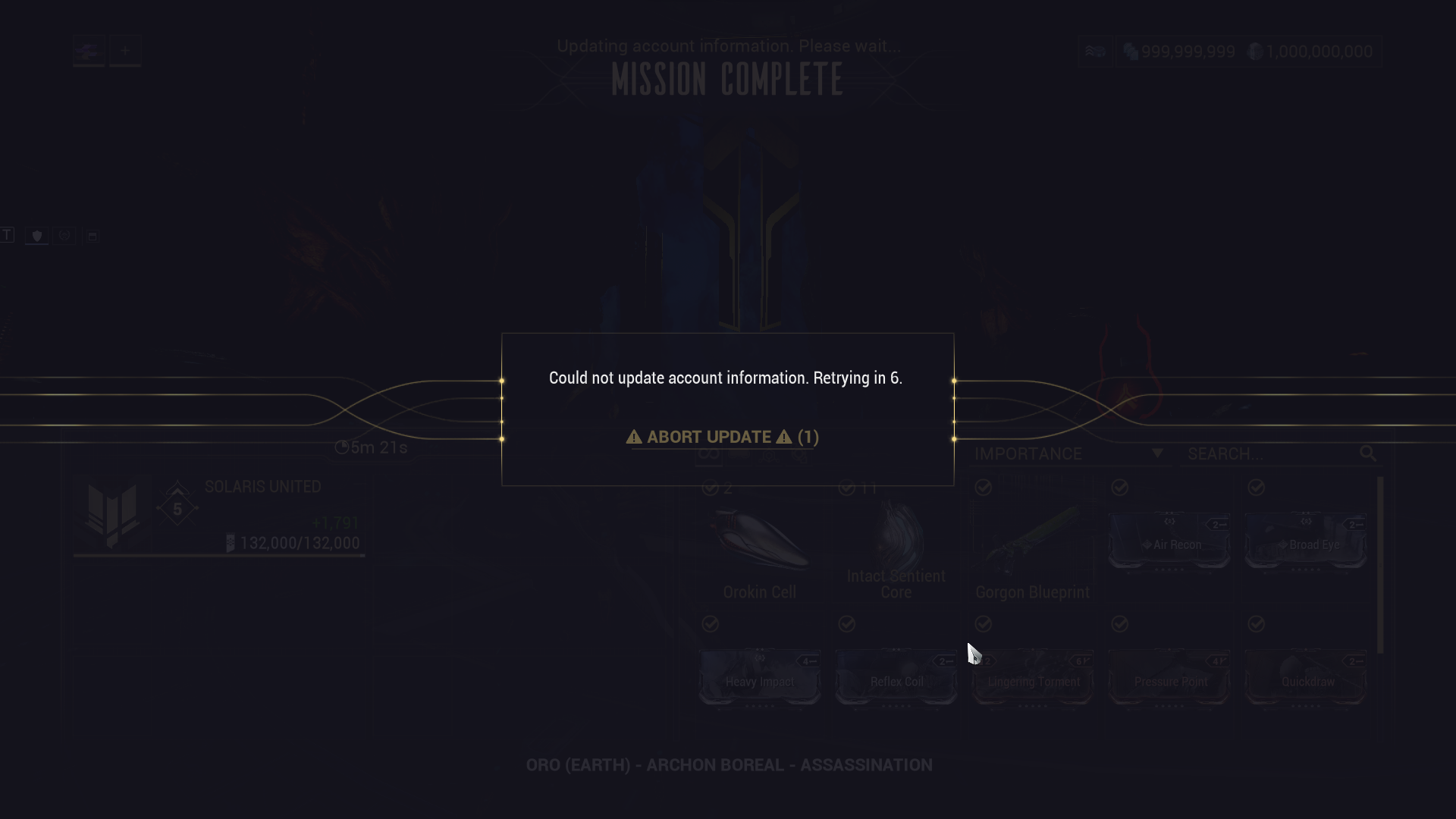Viewport: 1456px width, 819px height.
Task: Click the Lingering Torment mod card
Action: (x=1033, y=678)
